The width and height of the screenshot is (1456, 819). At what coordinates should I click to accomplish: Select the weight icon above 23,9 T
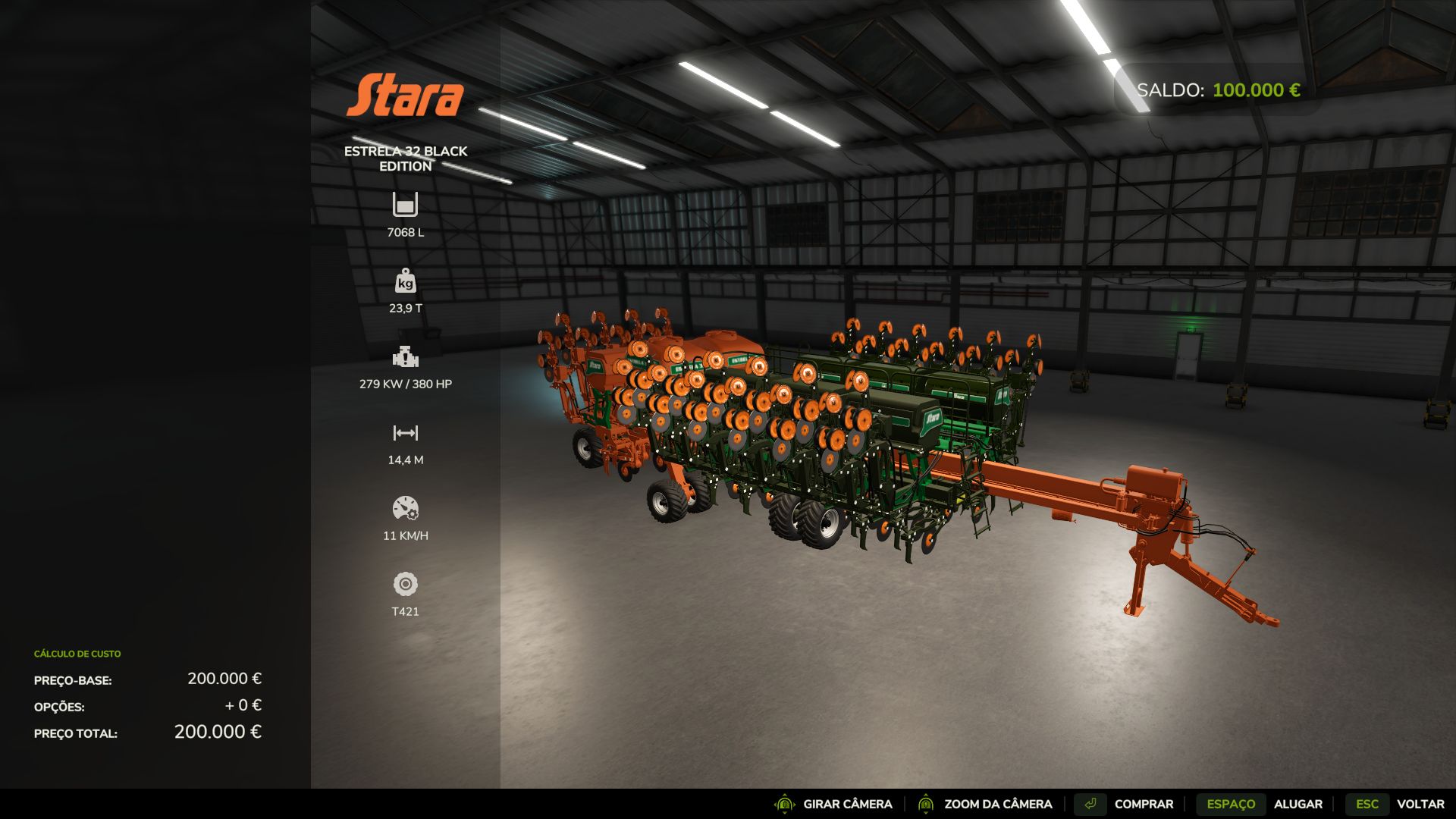pyautogui.click(x=406, y=282)
